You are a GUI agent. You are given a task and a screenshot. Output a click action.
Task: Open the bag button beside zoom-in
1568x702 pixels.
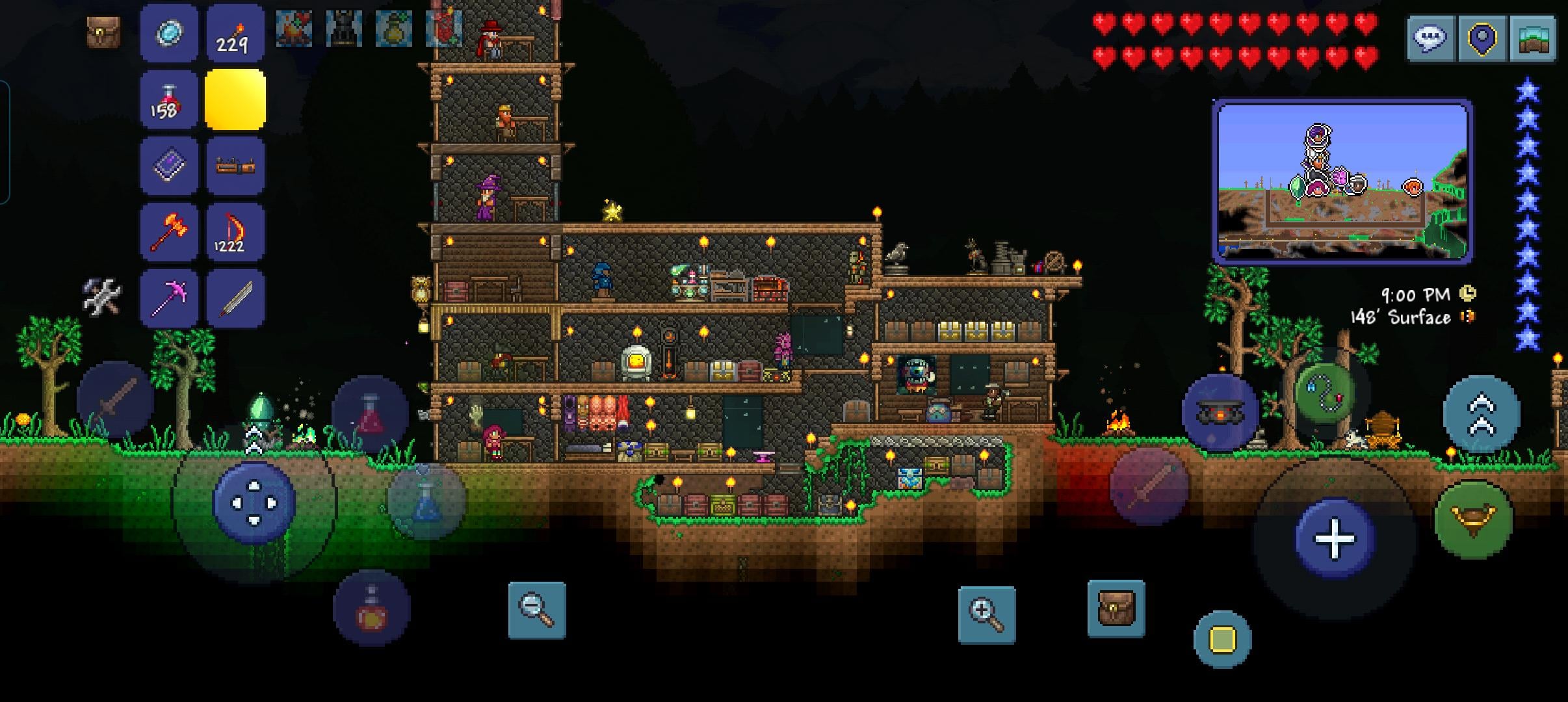[1116, 608]
